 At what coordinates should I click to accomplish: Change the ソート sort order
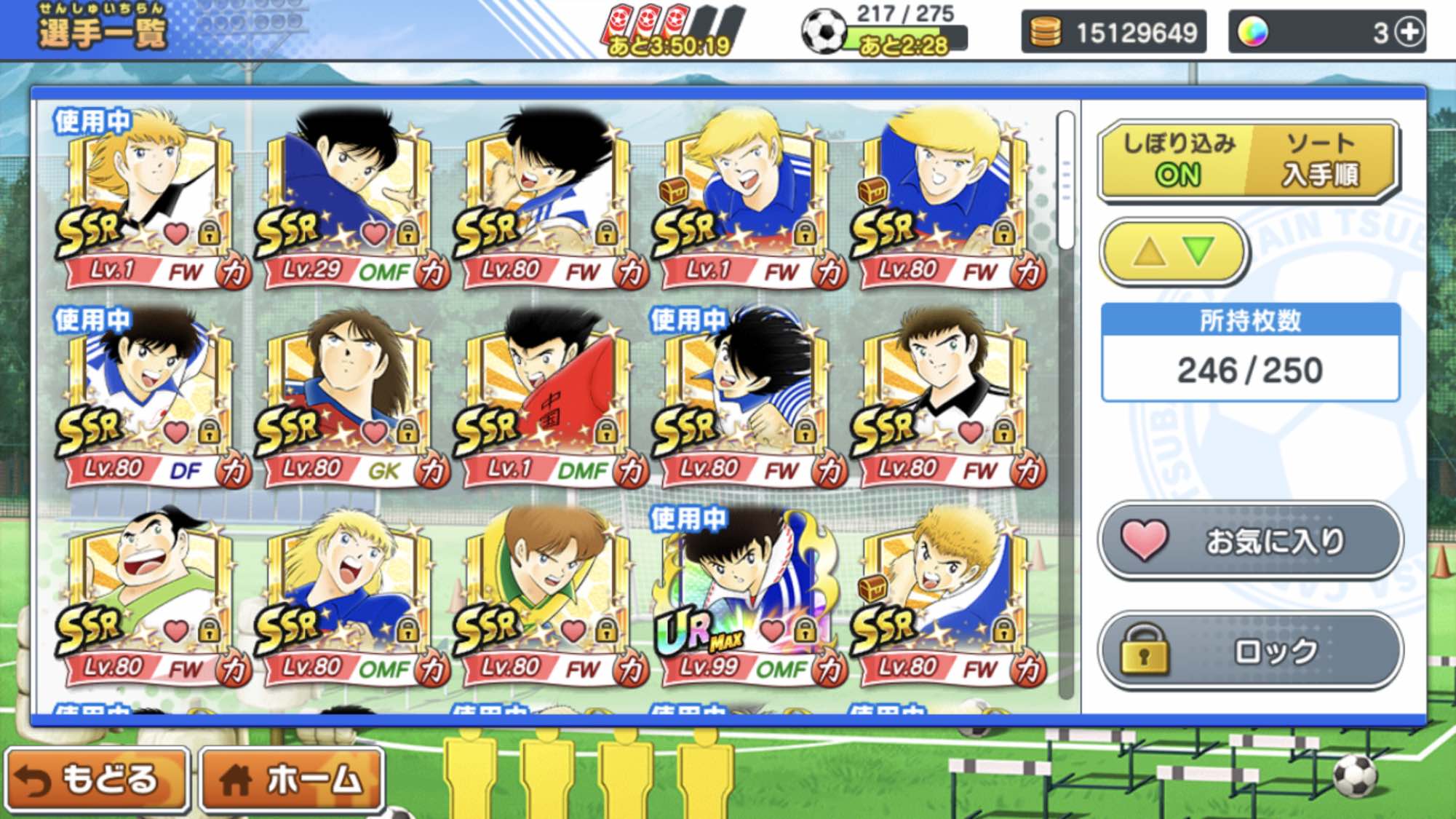(x=1321, y=159)
